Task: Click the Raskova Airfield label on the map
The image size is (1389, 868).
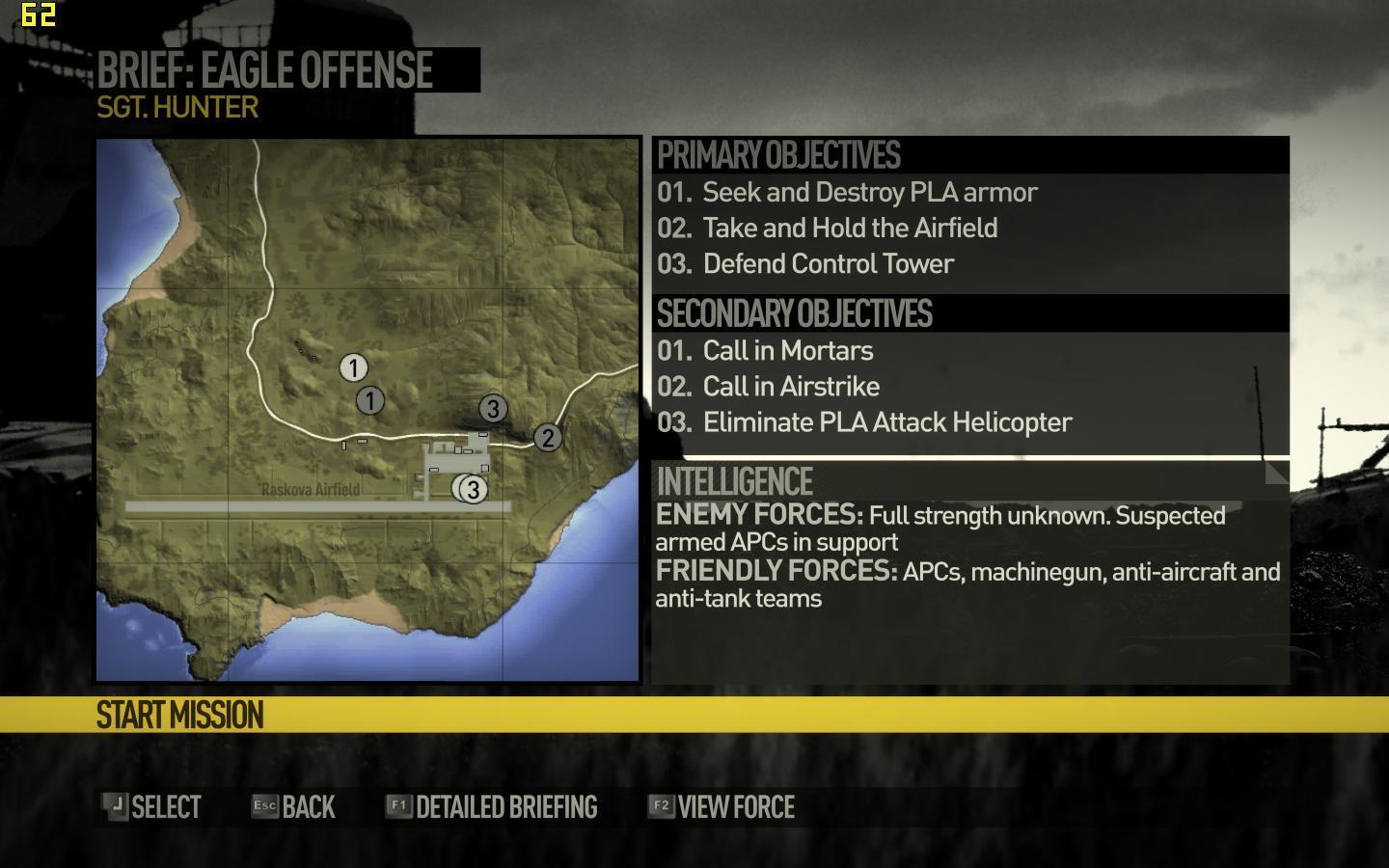Action: [x=311, y=490]
